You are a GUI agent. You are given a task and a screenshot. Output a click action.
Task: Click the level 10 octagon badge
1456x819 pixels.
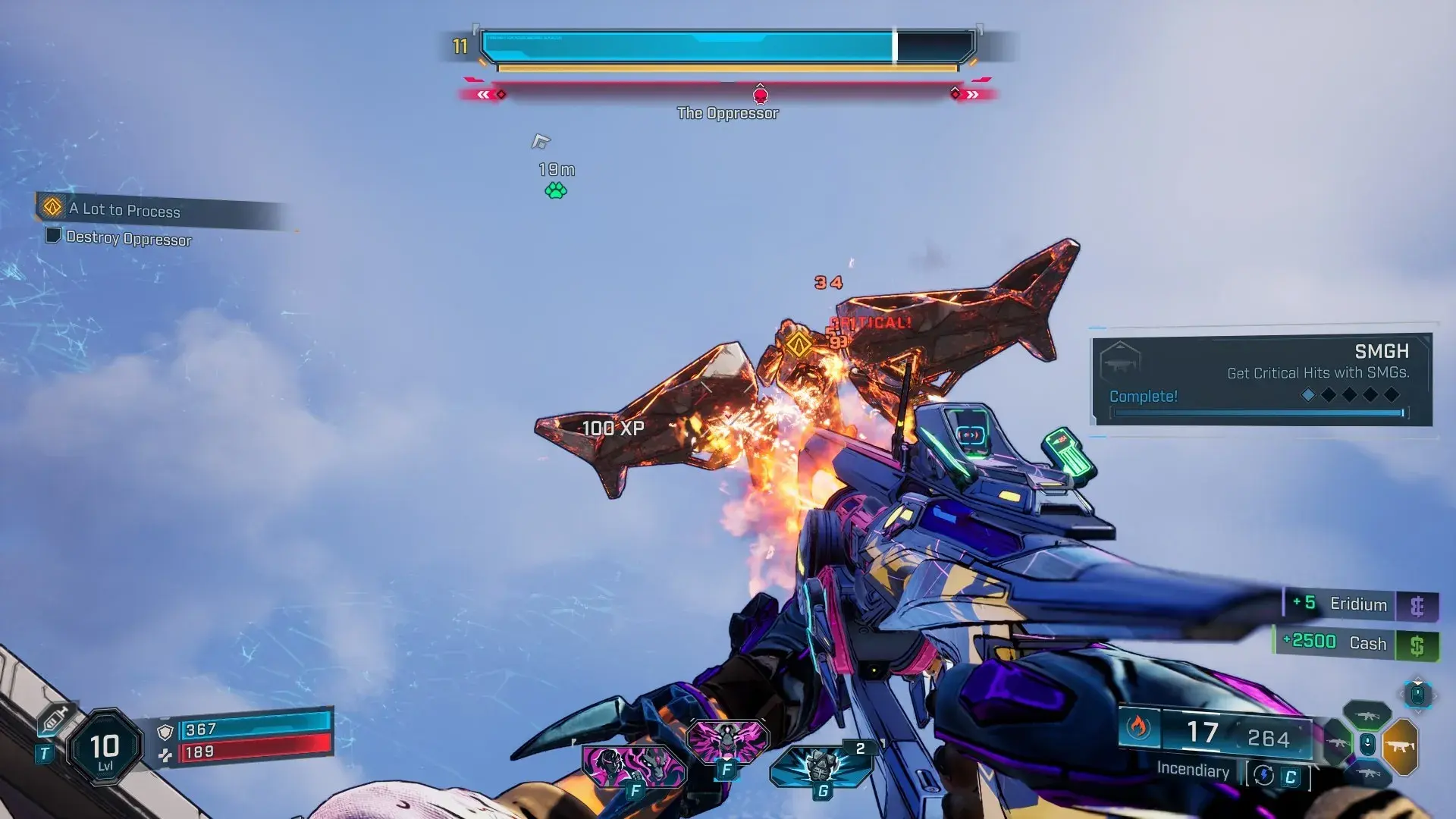105,748
